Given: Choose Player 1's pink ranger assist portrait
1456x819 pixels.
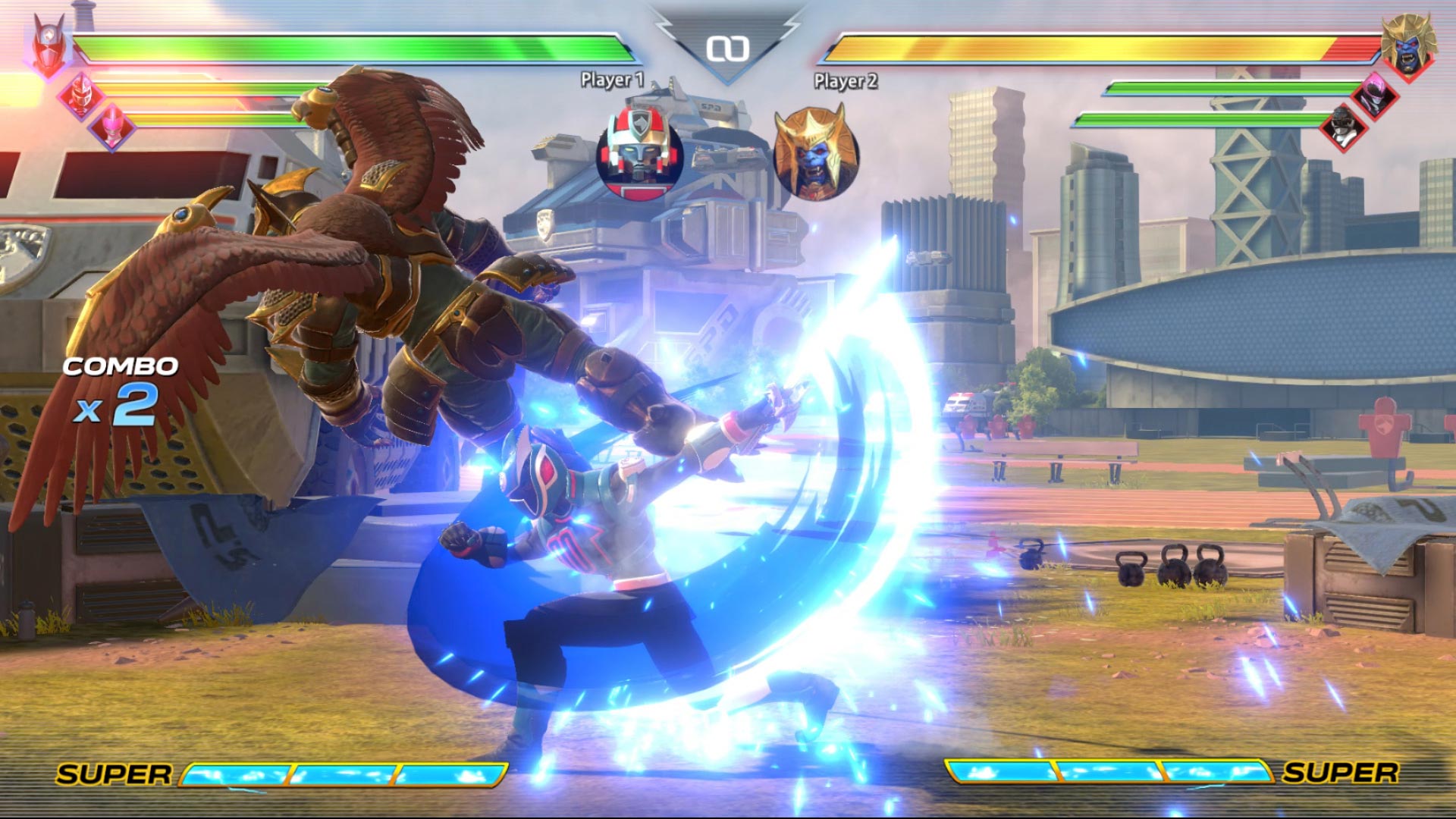Looking at the screenshot, I should (x=112, y=126).
